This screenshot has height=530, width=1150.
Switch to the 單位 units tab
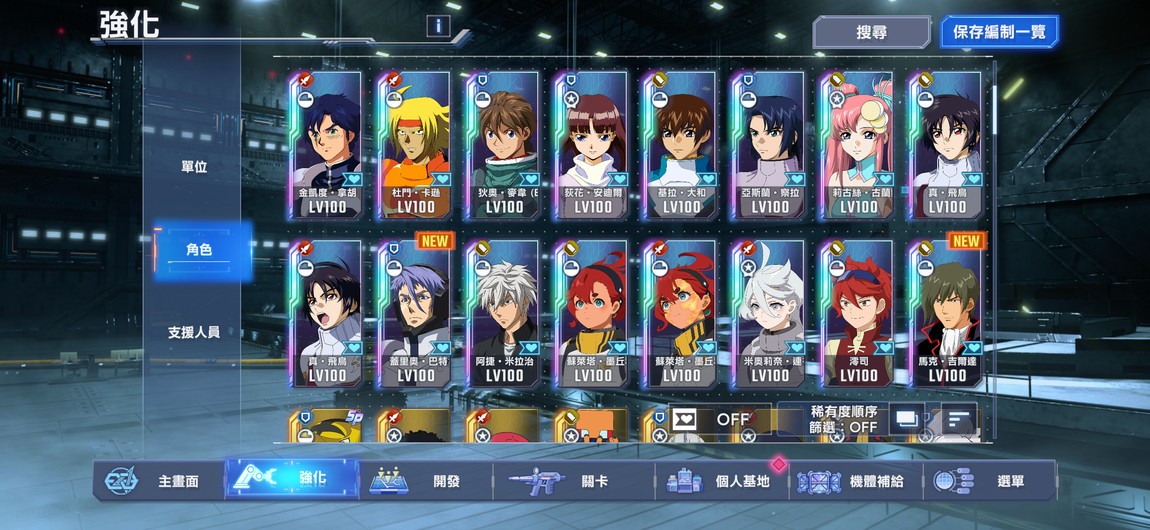[194, 167]
